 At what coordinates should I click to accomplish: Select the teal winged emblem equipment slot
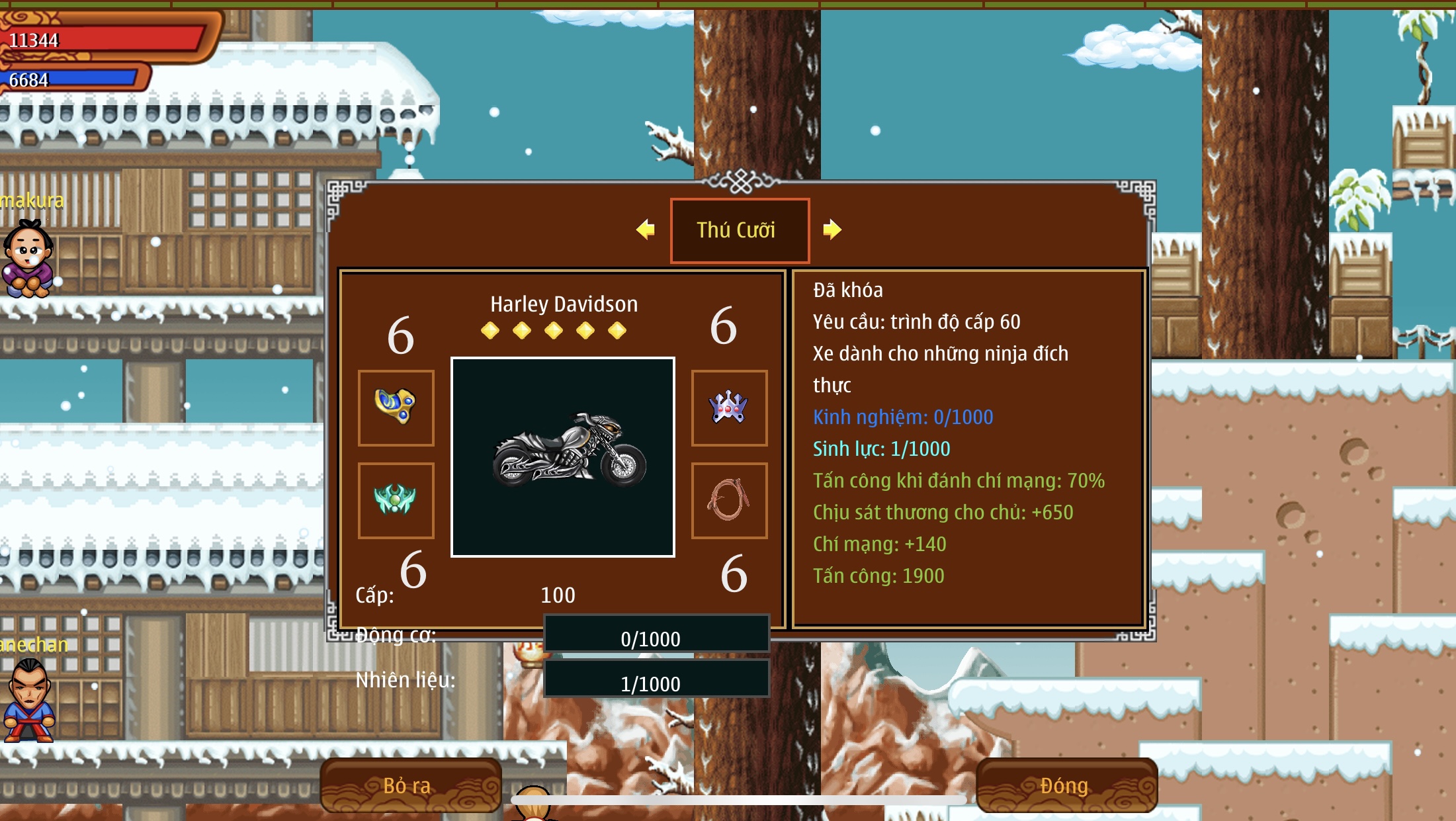[x=396, y=500]
